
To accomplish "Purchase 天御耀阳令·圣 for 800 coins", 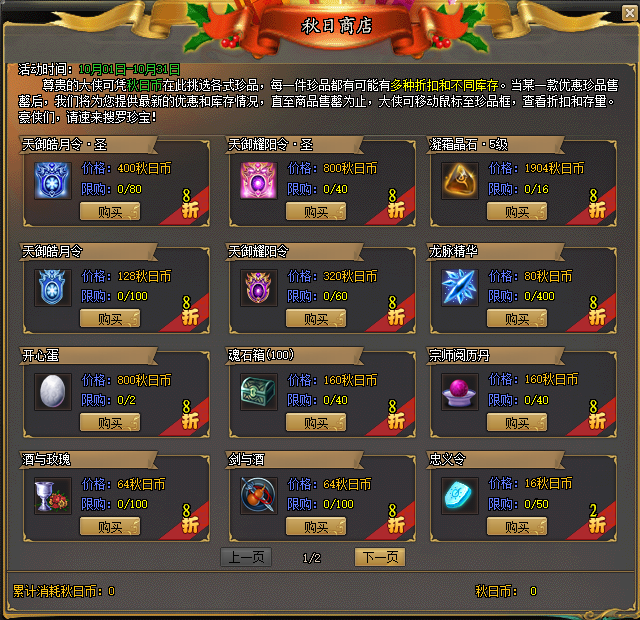I will point(316,211).
